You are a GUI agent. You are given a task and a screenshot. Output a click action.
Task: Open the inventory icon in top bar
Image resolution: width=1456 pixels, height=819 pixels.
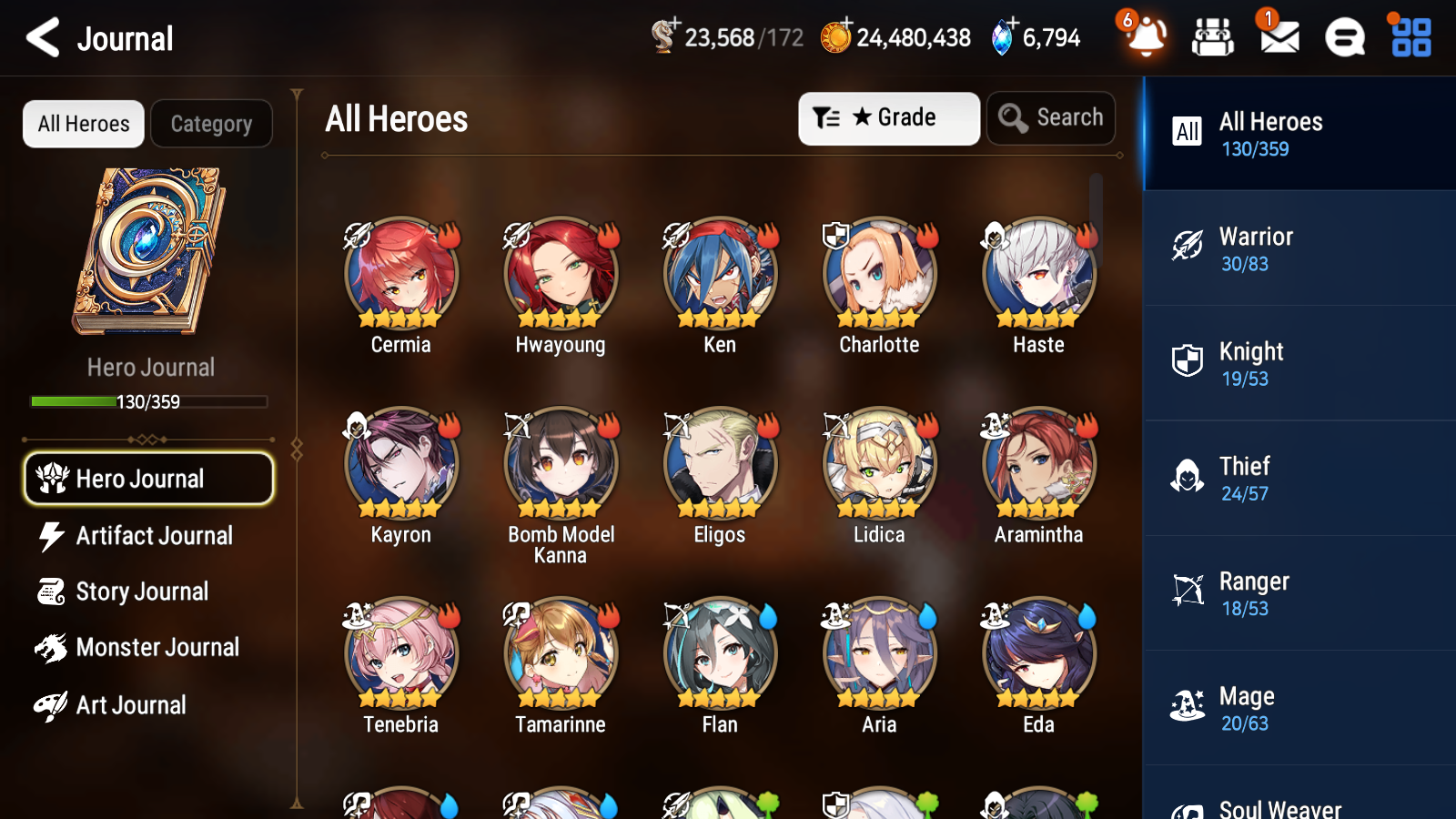tap(1213, 37)
